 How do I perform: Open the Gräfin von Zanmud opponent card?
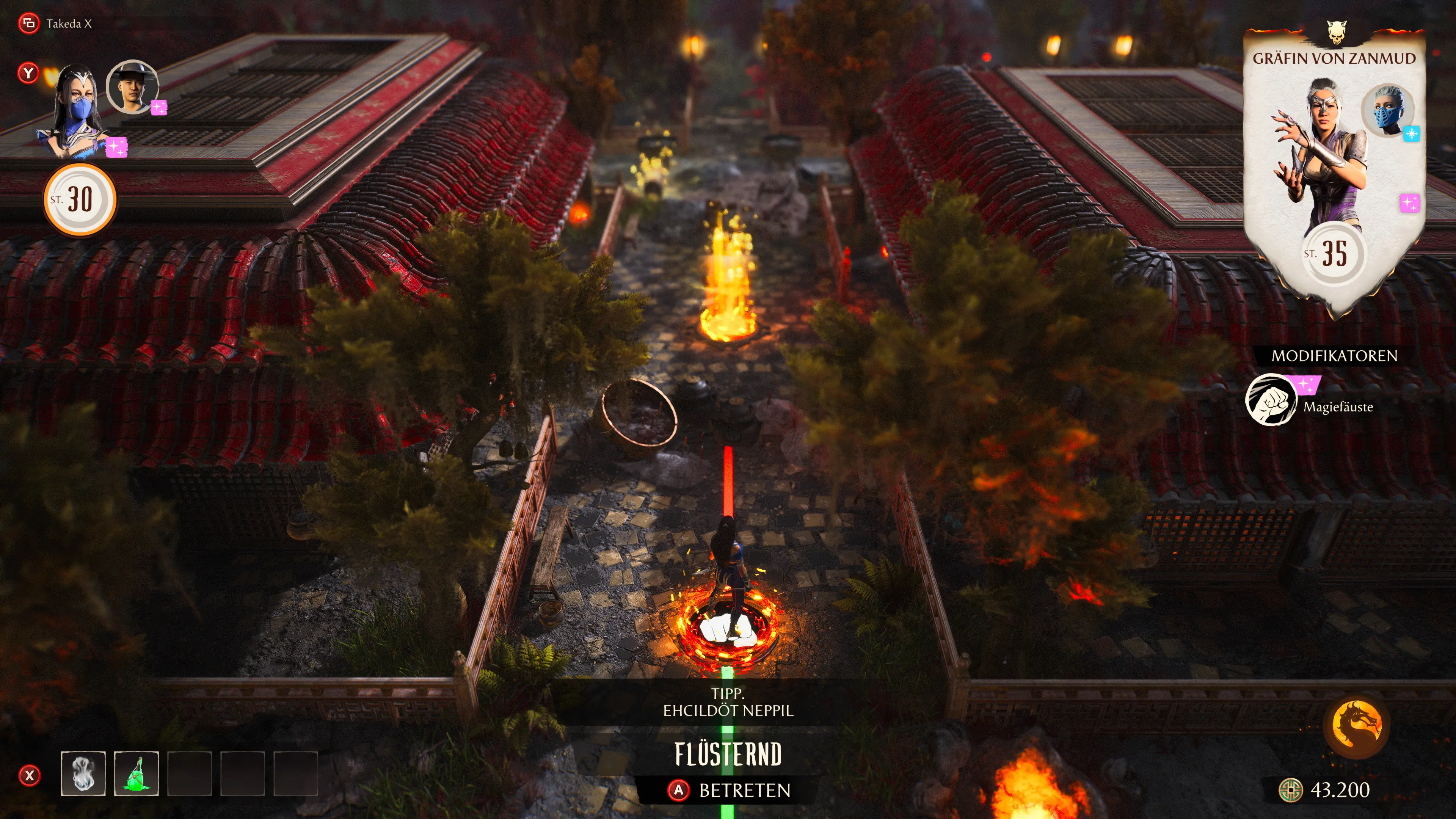(x=1334, y=169)
